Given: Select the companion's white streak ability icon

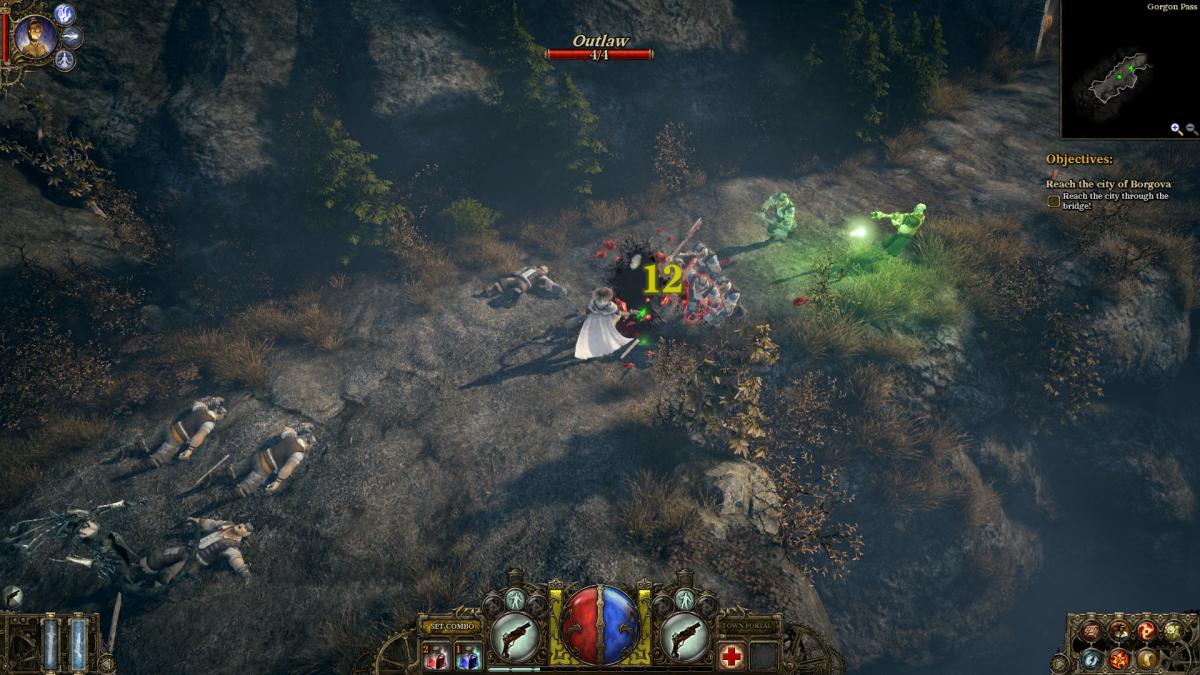Looking at the screenshot, I should click(73, 37).
